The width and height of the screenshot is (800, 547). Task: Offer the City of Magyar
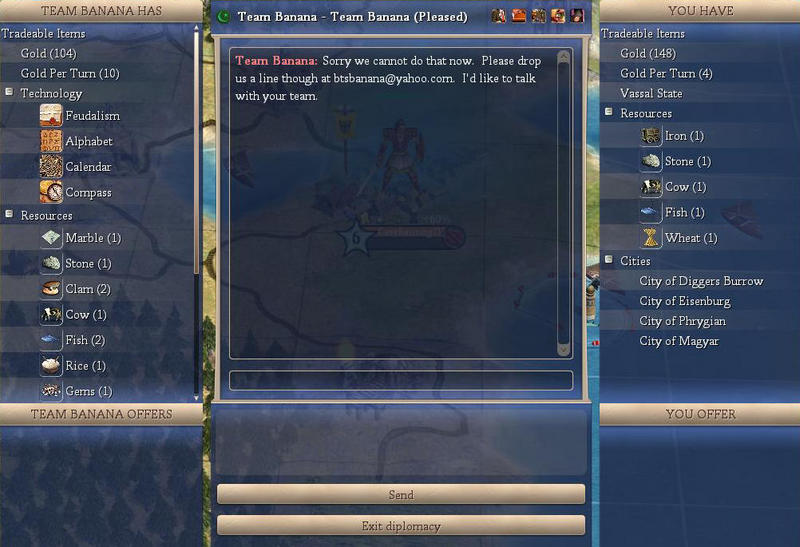(679, 341)
